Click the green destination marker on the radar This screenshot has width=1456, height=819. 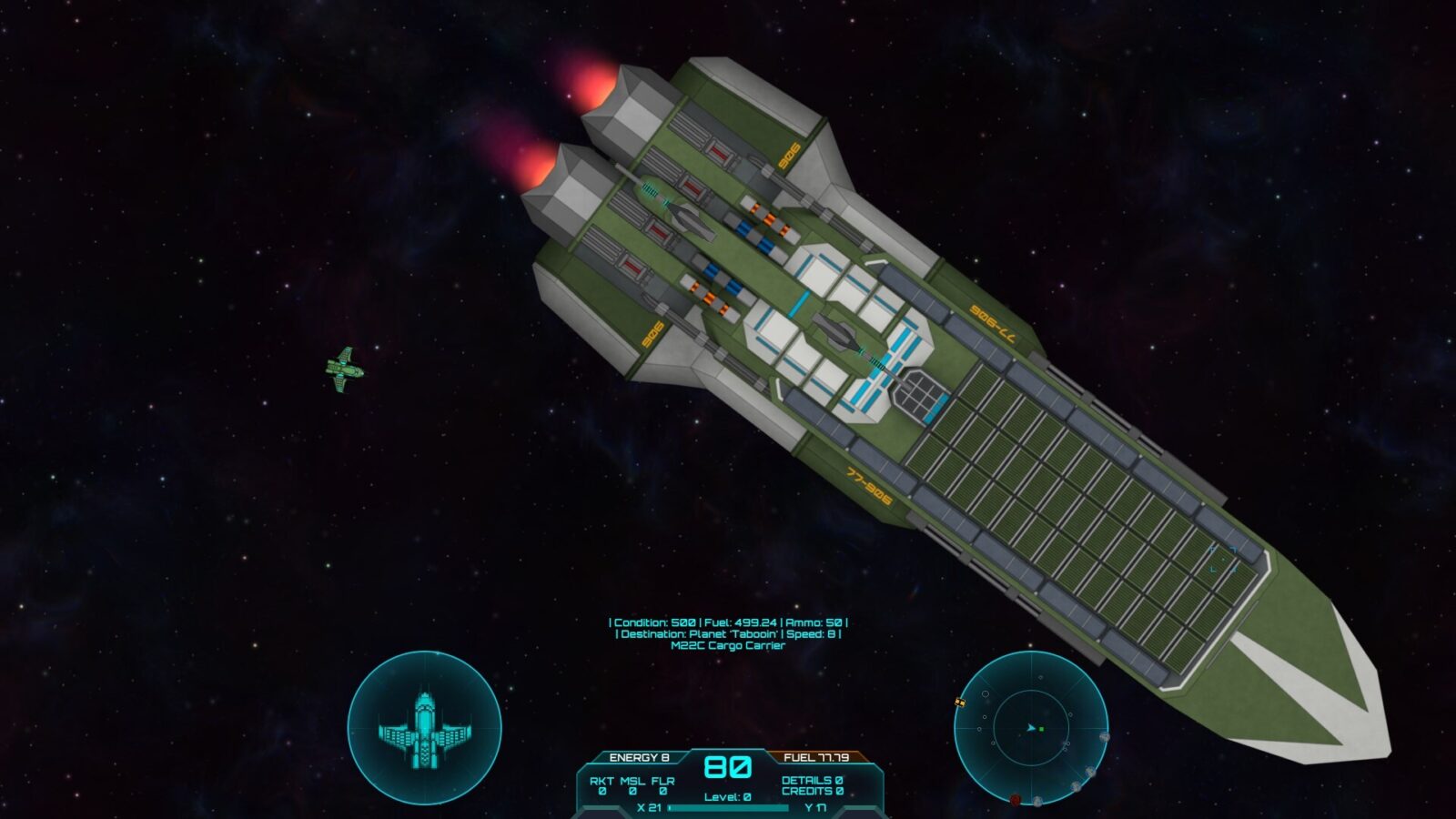(x=1041, y=728)
